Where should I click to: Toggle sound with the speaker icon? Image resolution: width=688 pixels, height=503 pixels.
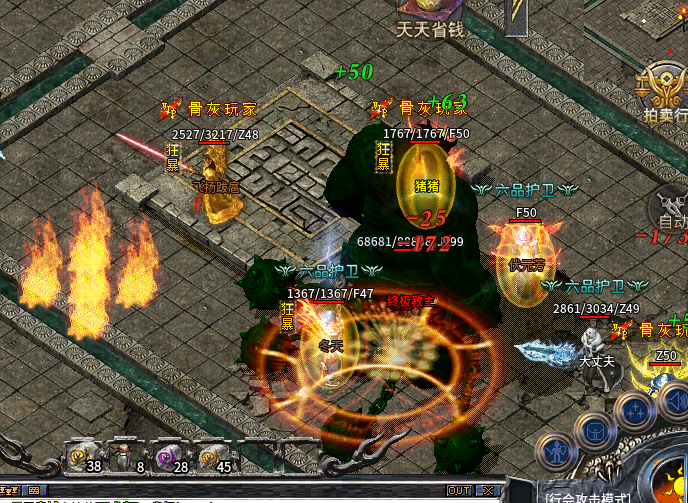[x=673, y=401]
